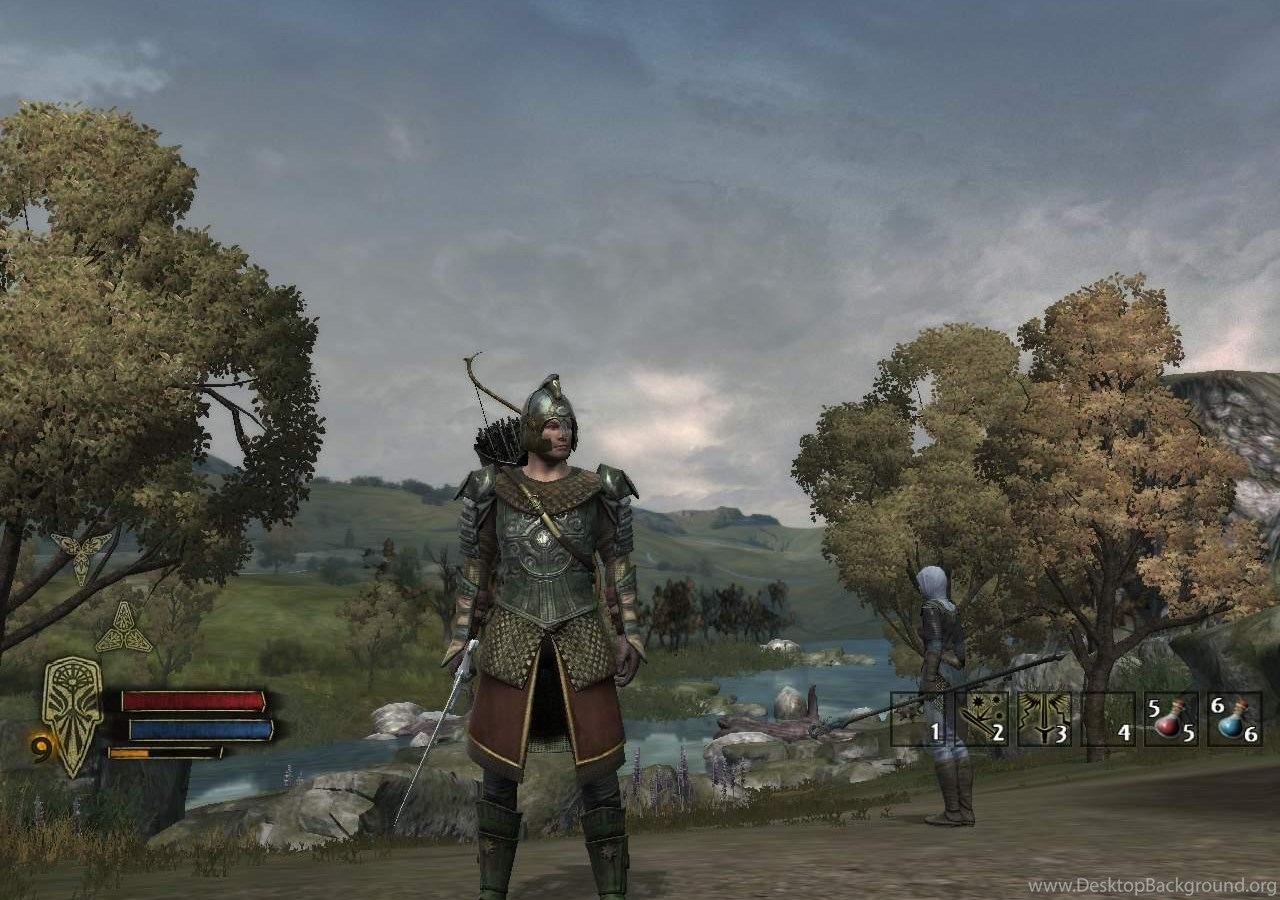Use the blue mana potion
Screen dimensions: 1280x900
(x=1234, y=719)
